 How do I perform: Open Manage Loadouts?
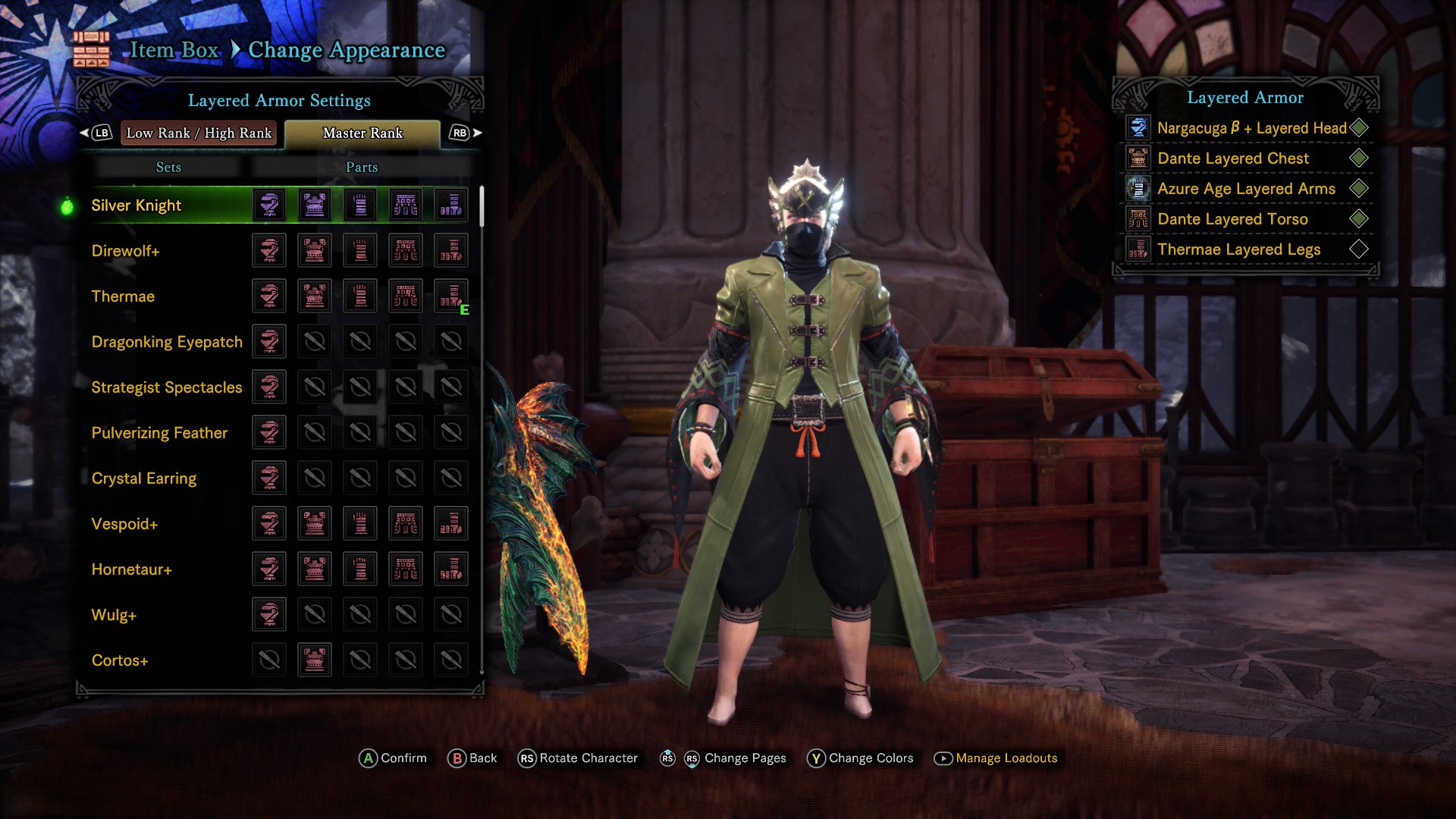(1006, 758)
